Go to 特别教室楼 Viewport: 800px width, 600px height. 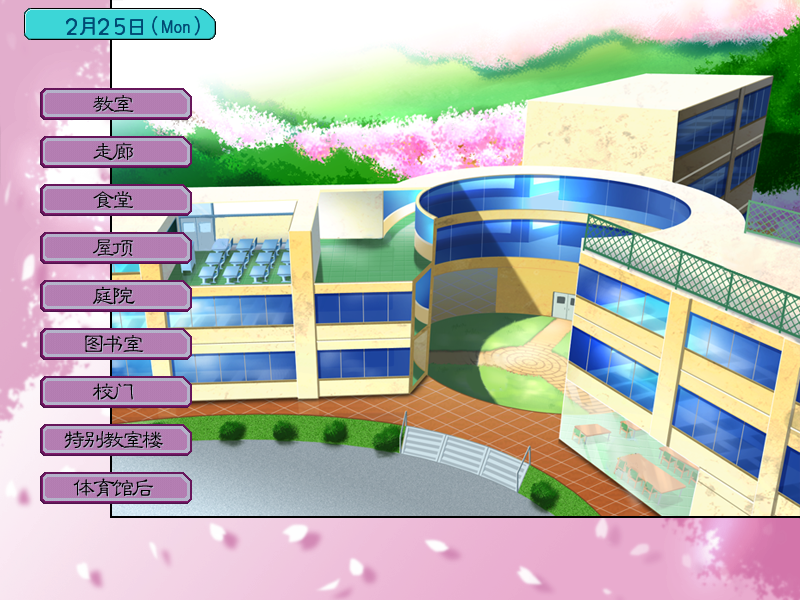click(115, 439)
